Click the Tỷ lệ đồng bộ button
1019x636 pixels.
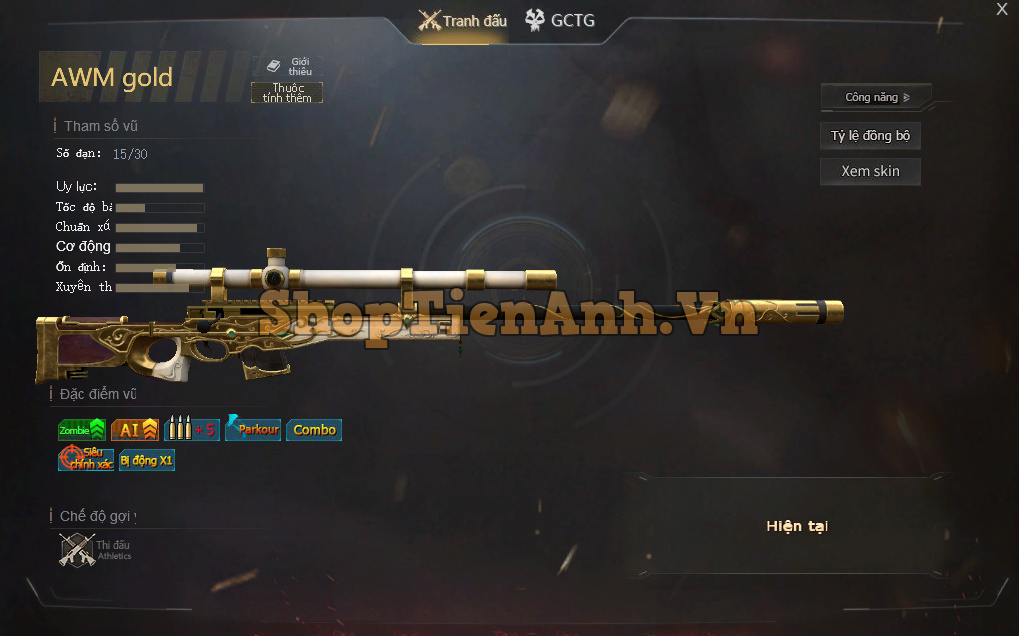(x=870, y=136)
